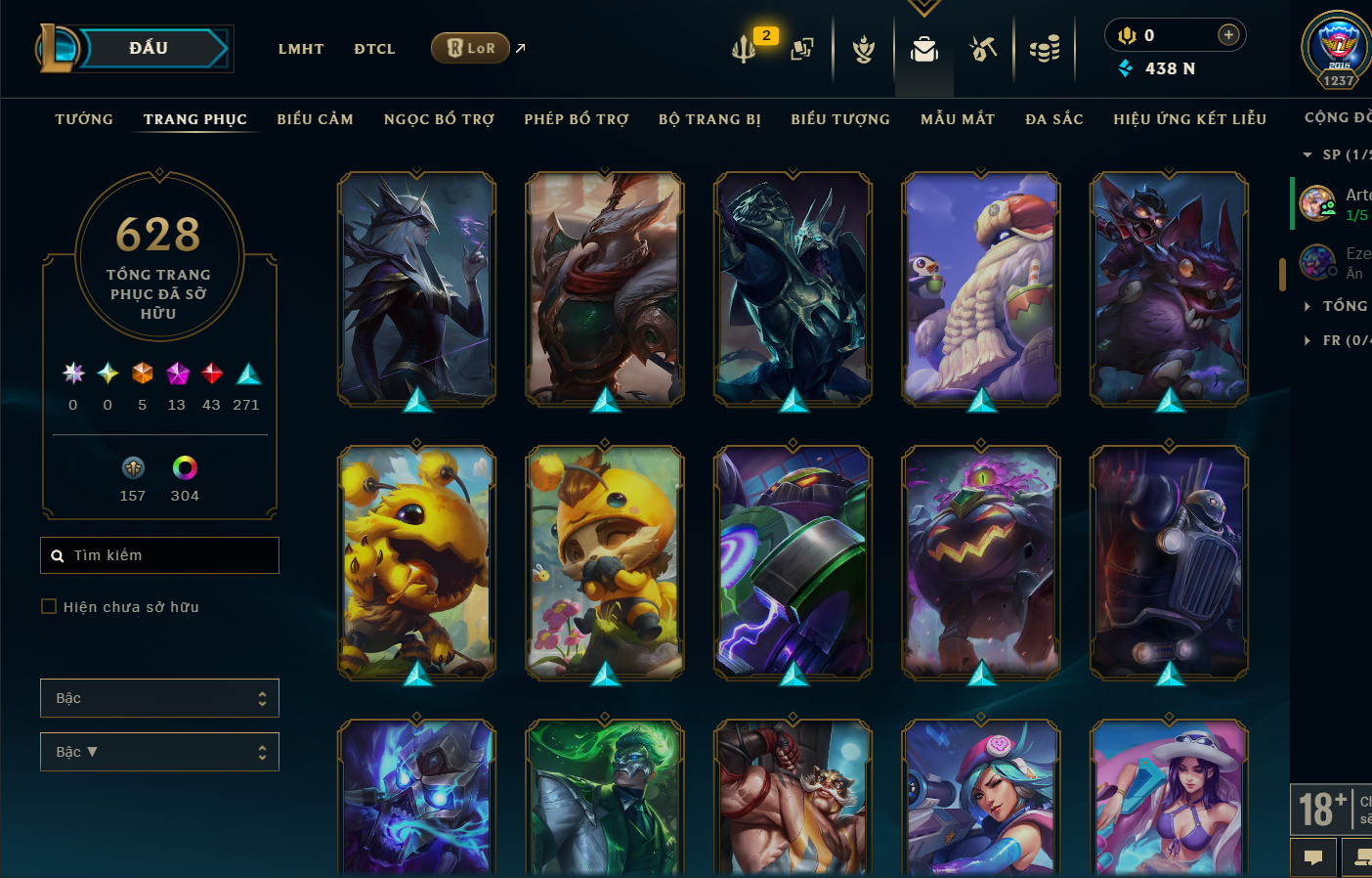Open the LMHT home tab
Viewport: 1372px width, 878px height.
point(301,49)
